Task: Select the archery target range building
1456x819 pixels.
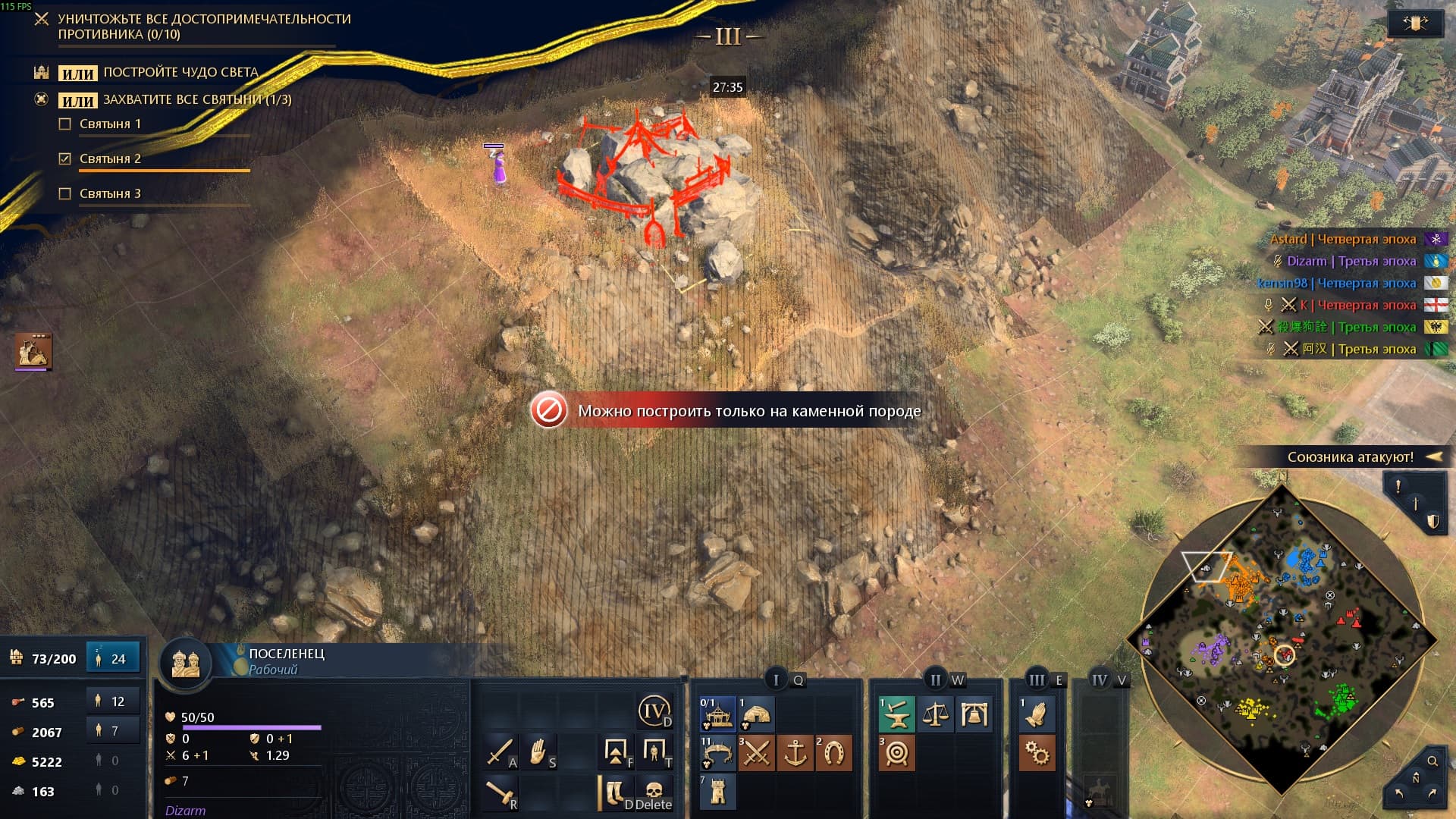Action: click(x=896, y=754)
